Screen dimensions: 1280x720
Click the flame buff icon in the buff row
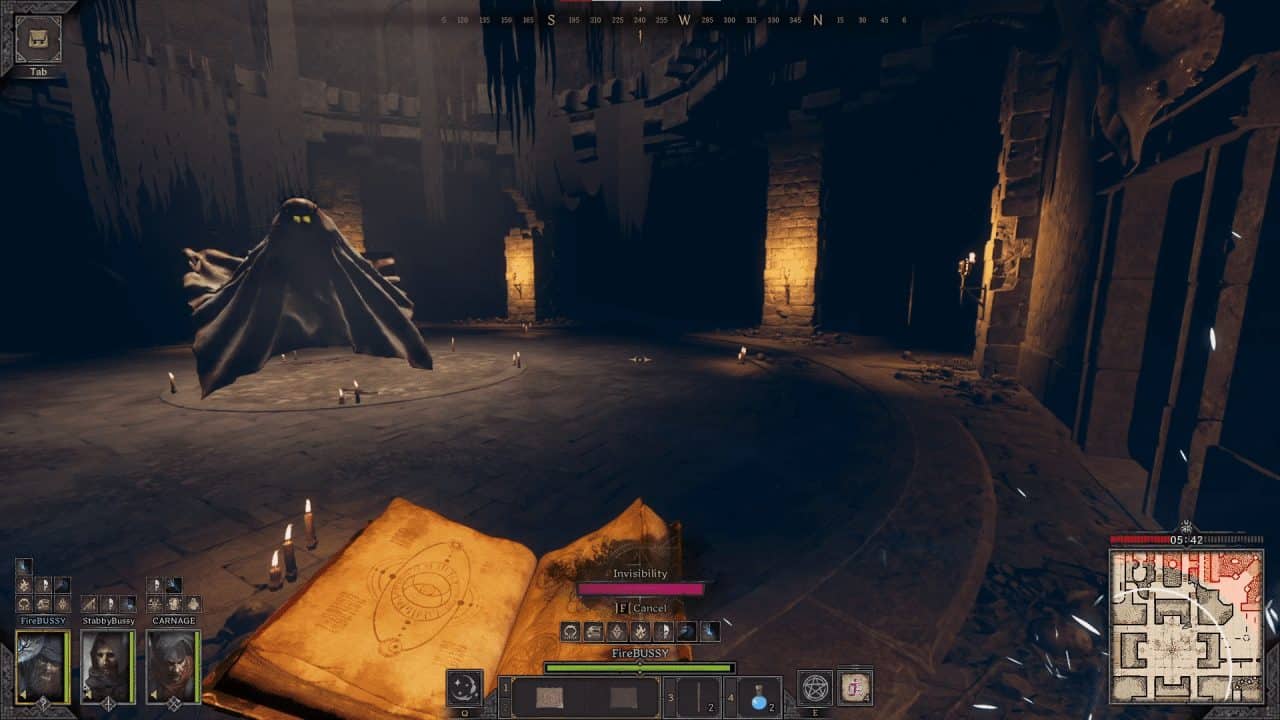[640, 630]
